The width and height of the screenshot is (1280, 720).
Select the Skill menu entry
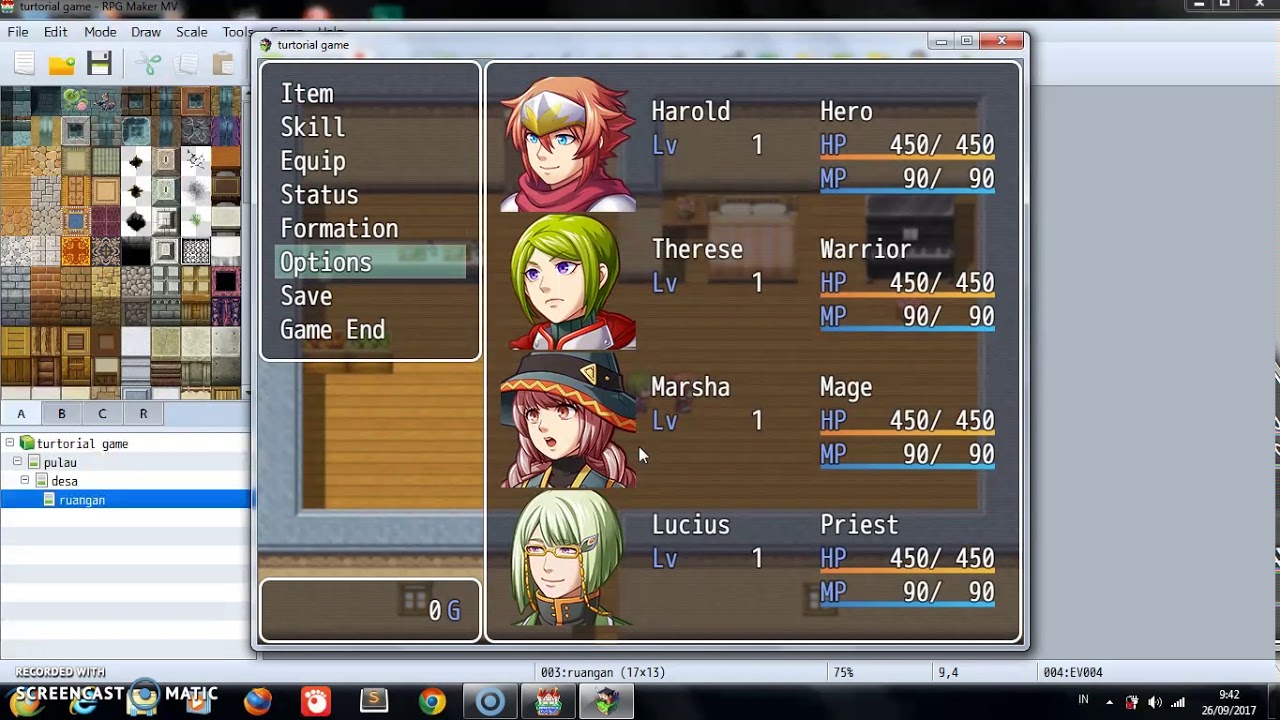(313, 128)
